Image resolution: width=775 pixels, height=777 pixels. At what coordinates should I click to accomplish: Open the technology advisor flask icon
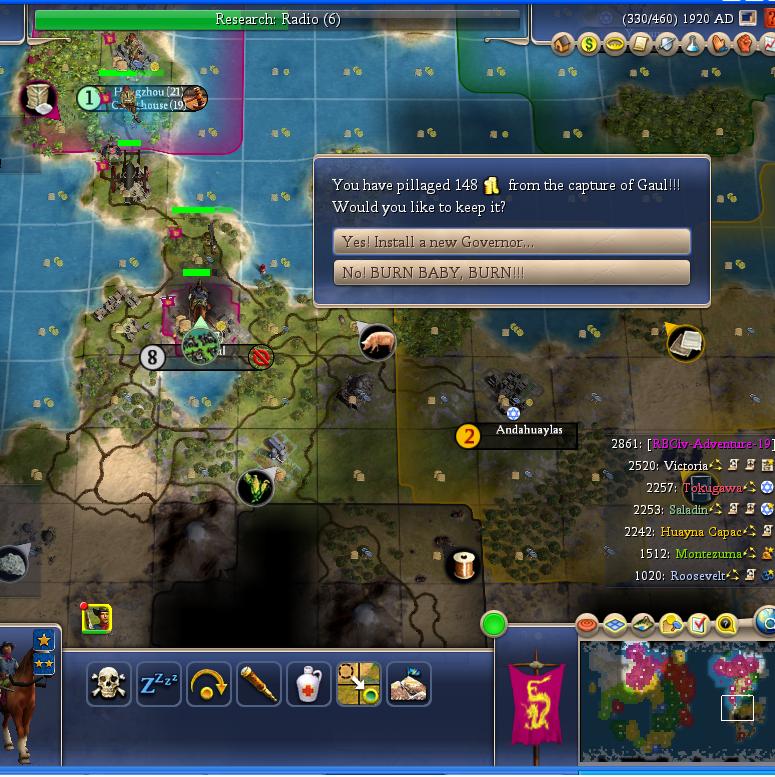tap(692, 44)
